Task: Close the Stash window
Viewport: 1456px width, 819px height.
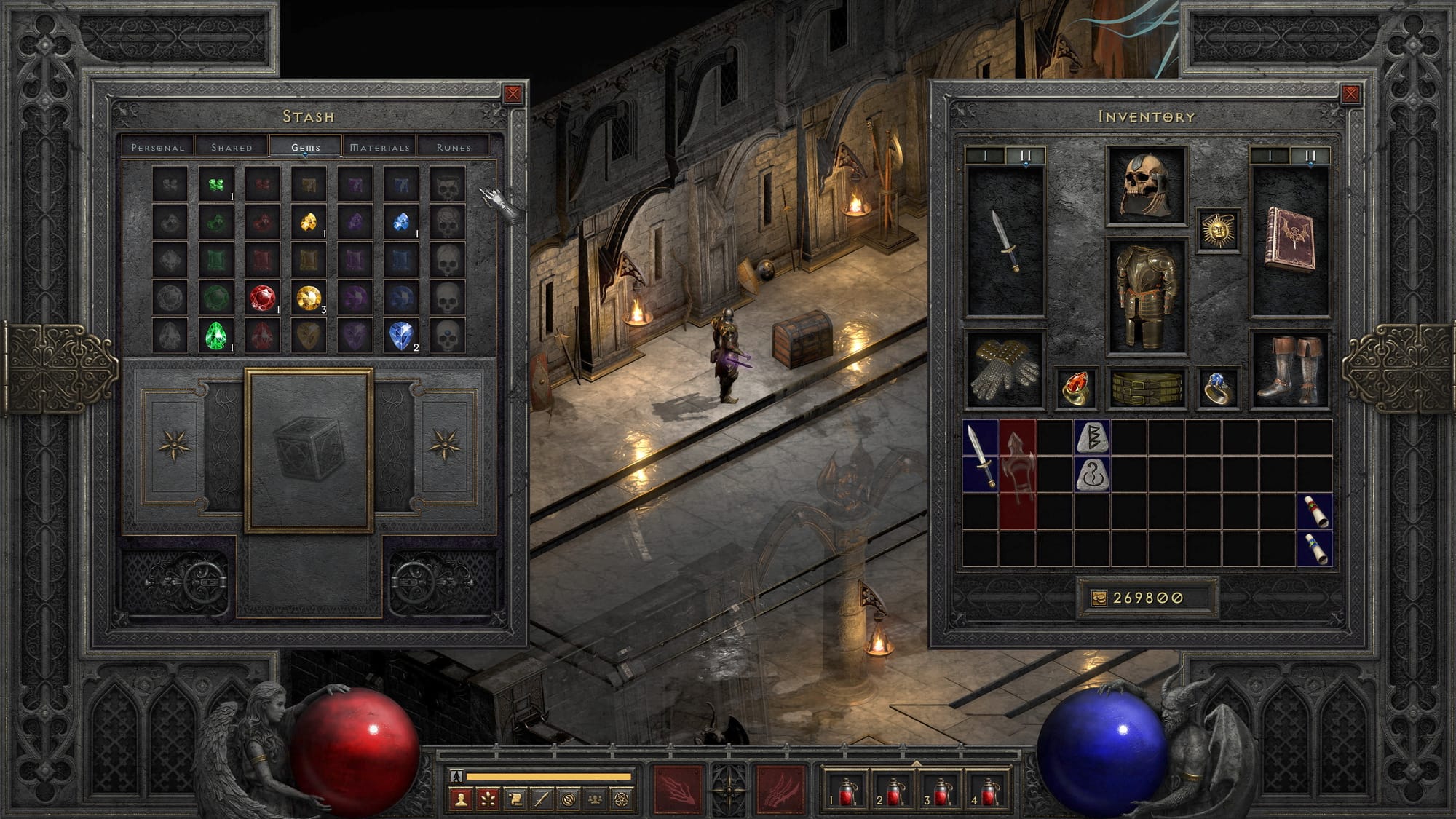Action: click(x=513, y=94)
